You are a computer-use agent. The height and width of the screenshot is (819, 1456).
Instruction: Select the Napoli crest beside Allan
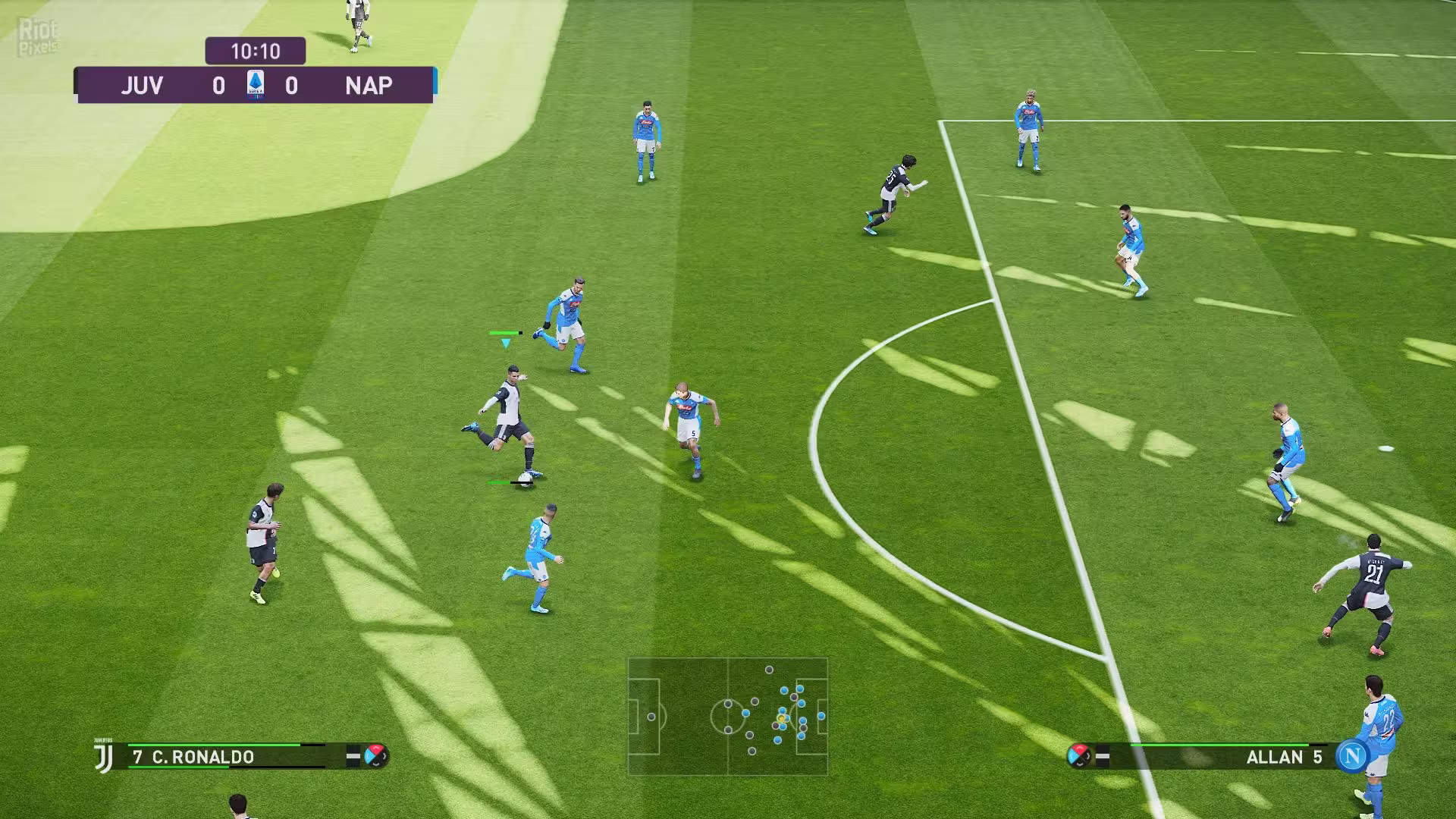[x=1351, y=756]
